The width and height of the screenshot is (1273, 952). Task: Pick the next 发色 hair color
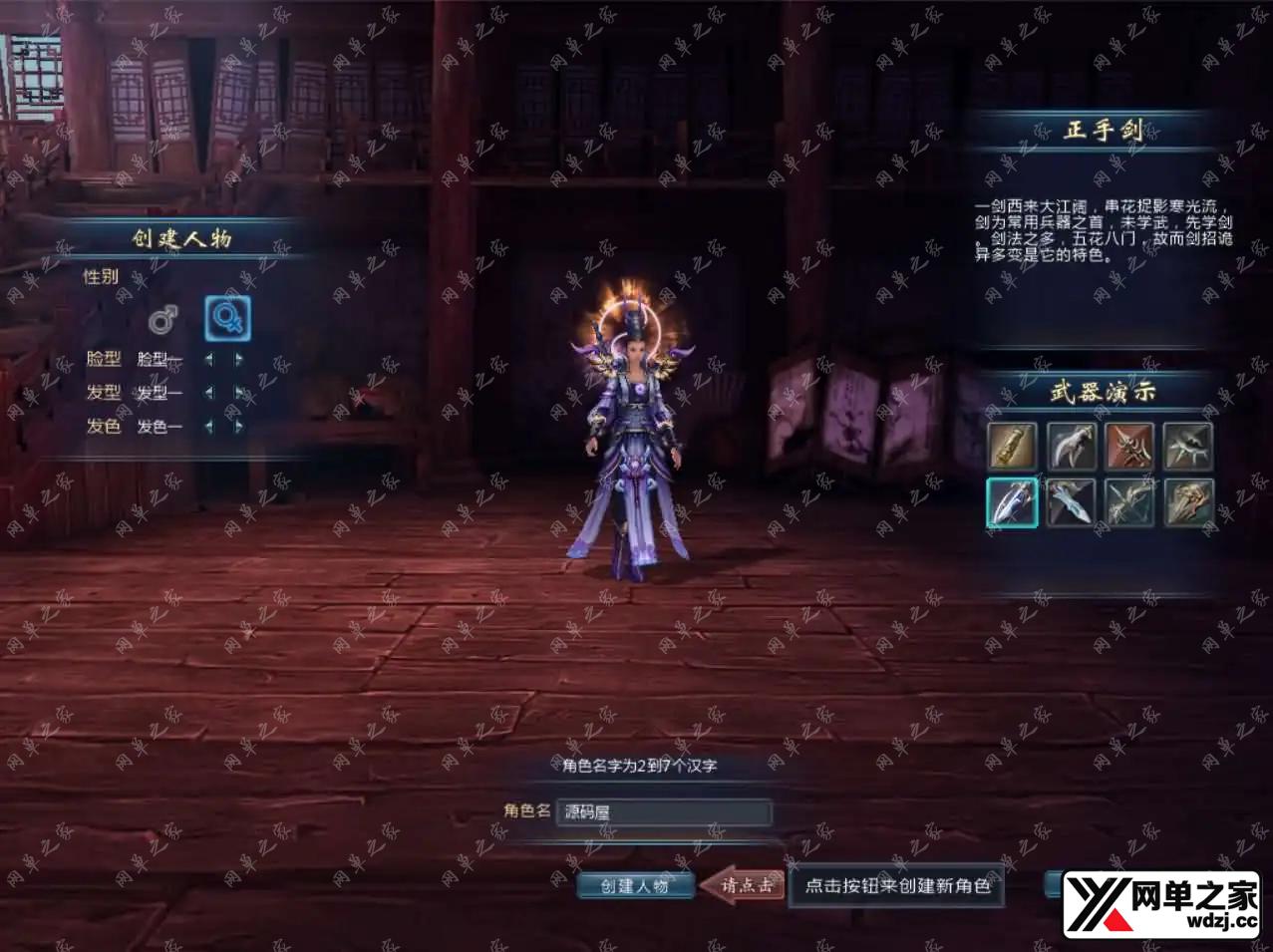point(239,427)
